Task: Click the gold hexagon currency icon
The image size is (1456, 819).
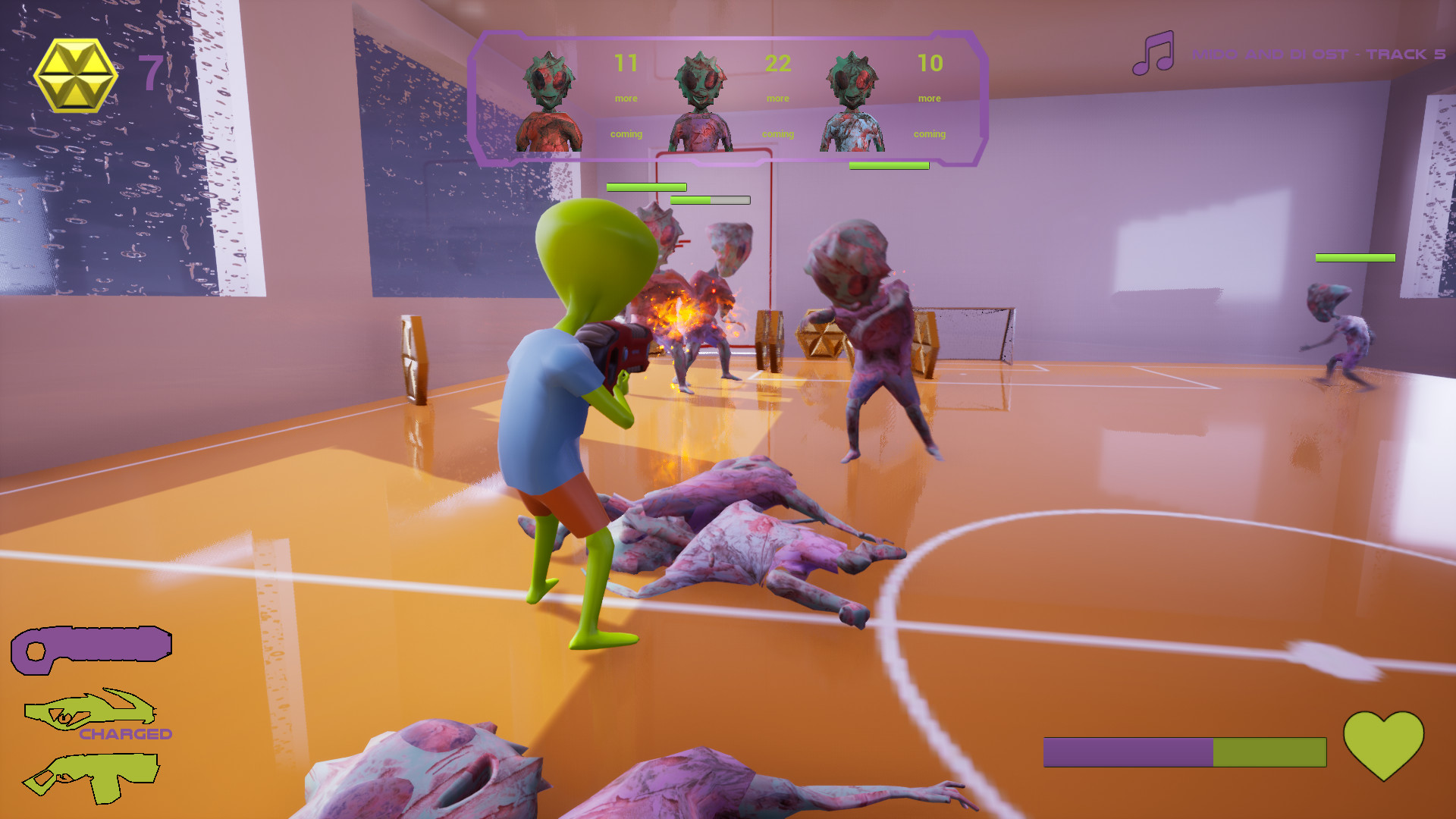Action: pos(76,74)
